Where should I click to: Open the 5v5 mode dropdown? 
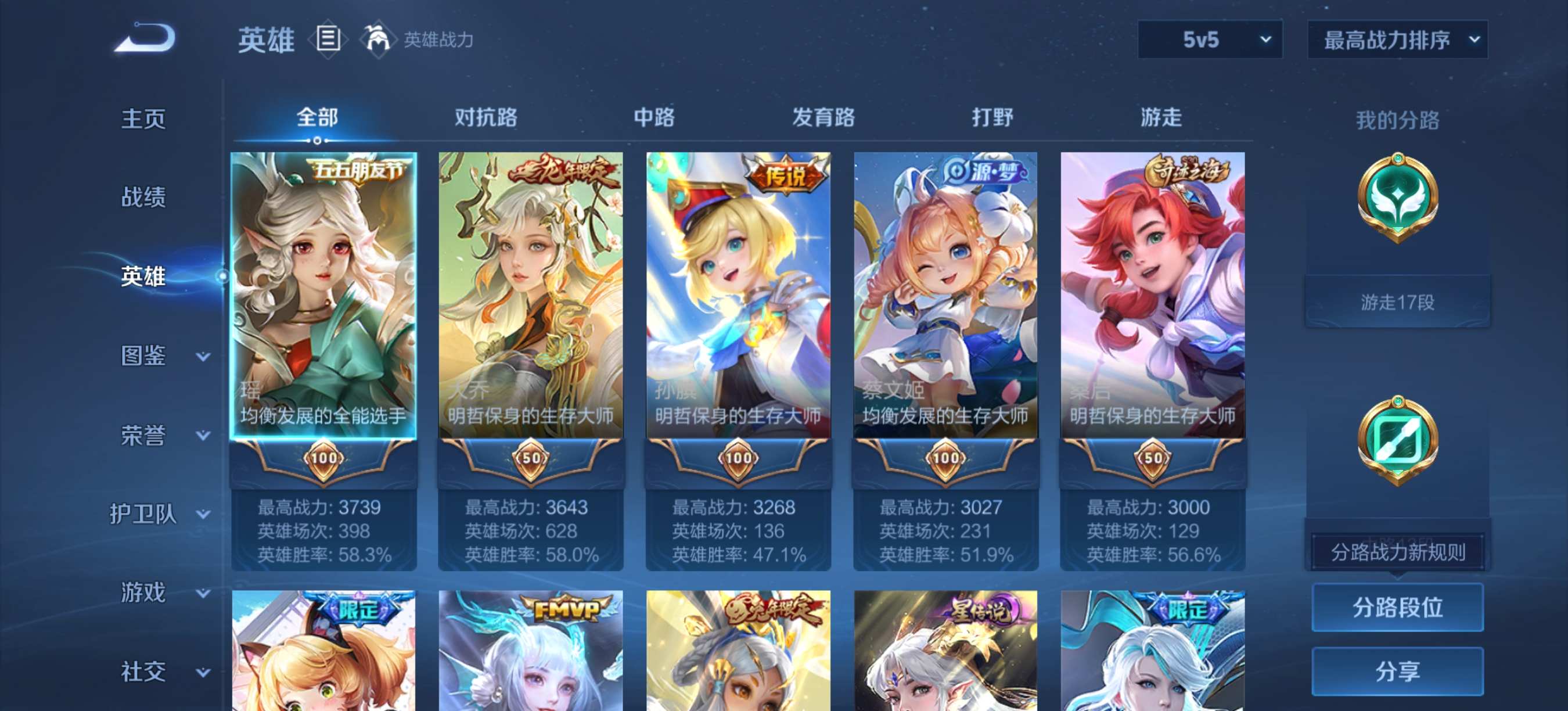[1209, 40]
